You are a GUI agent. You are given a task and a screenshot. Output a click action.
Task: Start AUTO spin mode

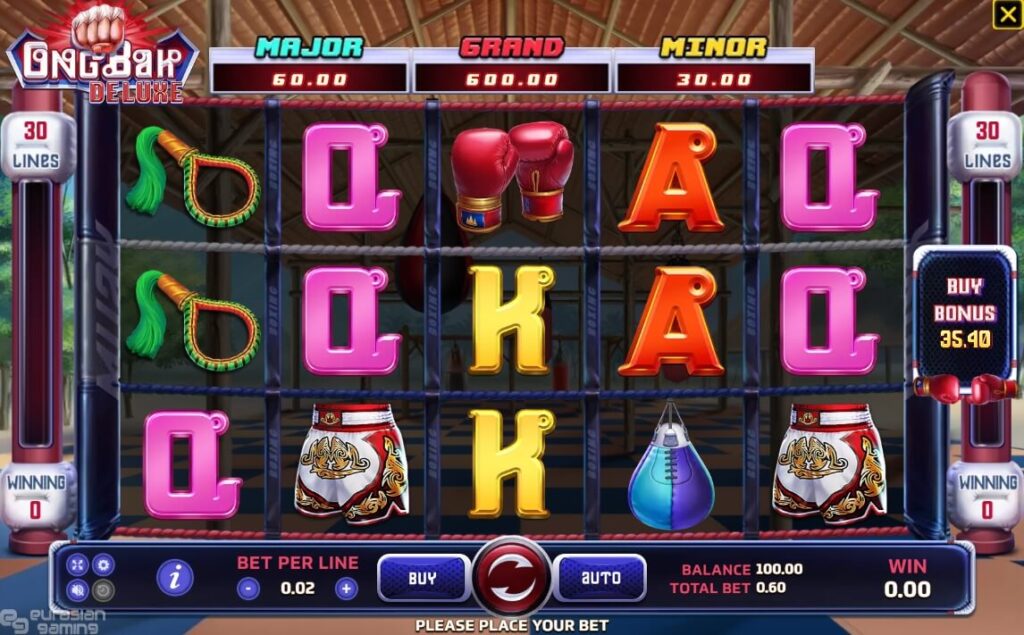[600, 578]
